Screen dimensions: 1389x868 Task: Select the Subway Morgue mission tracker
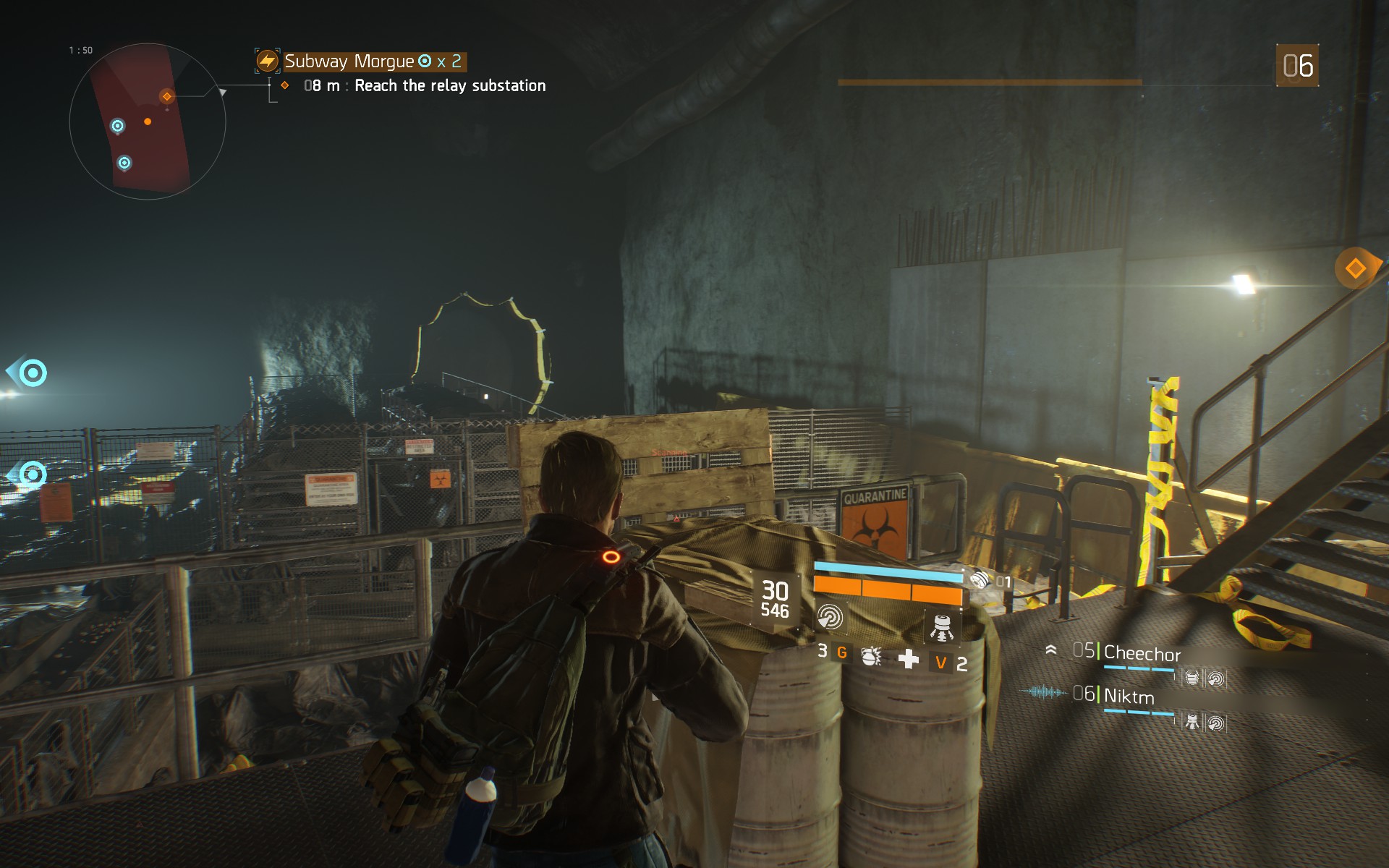click(360, 61)
